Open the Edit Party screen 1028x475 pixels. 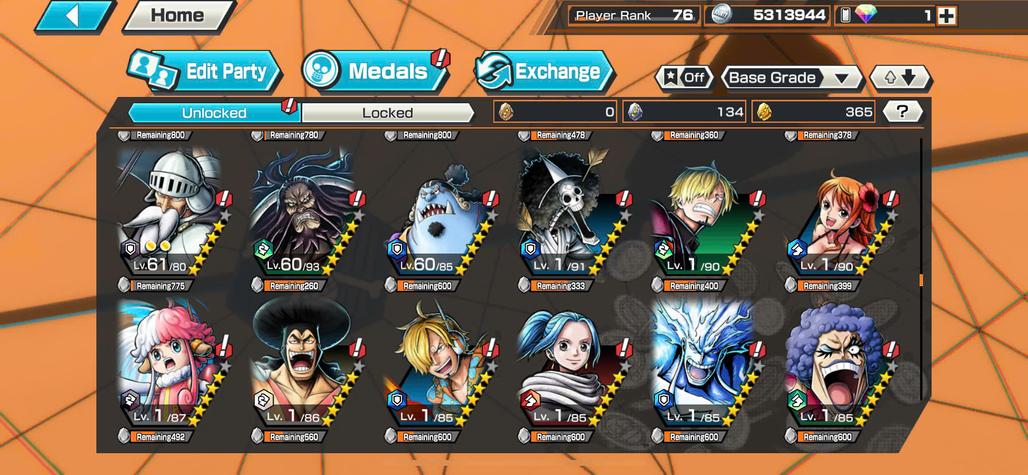tap(205, 72)
